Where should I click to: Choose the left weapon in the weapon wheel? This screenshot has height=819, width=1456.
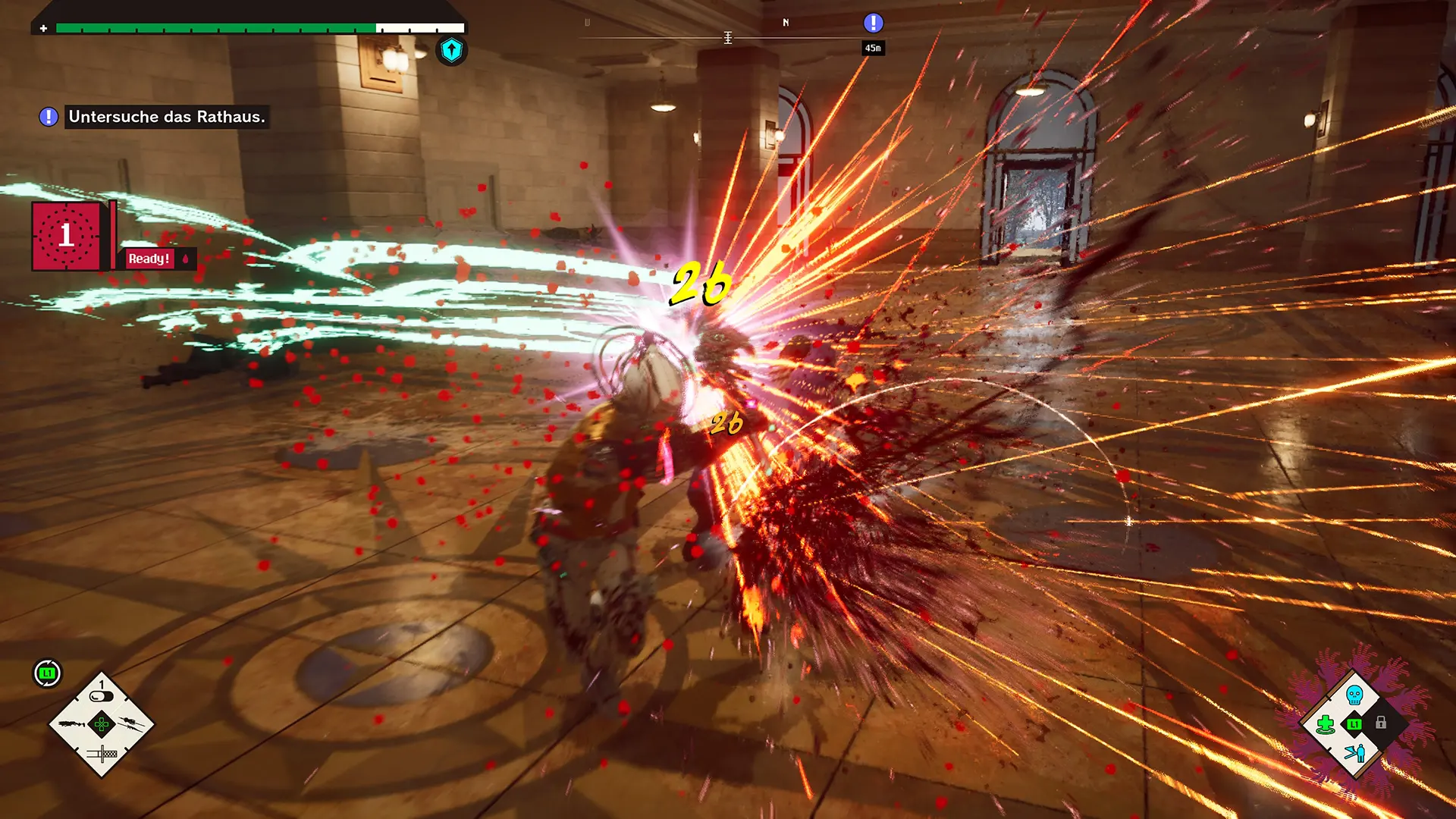tap(73, 725)
